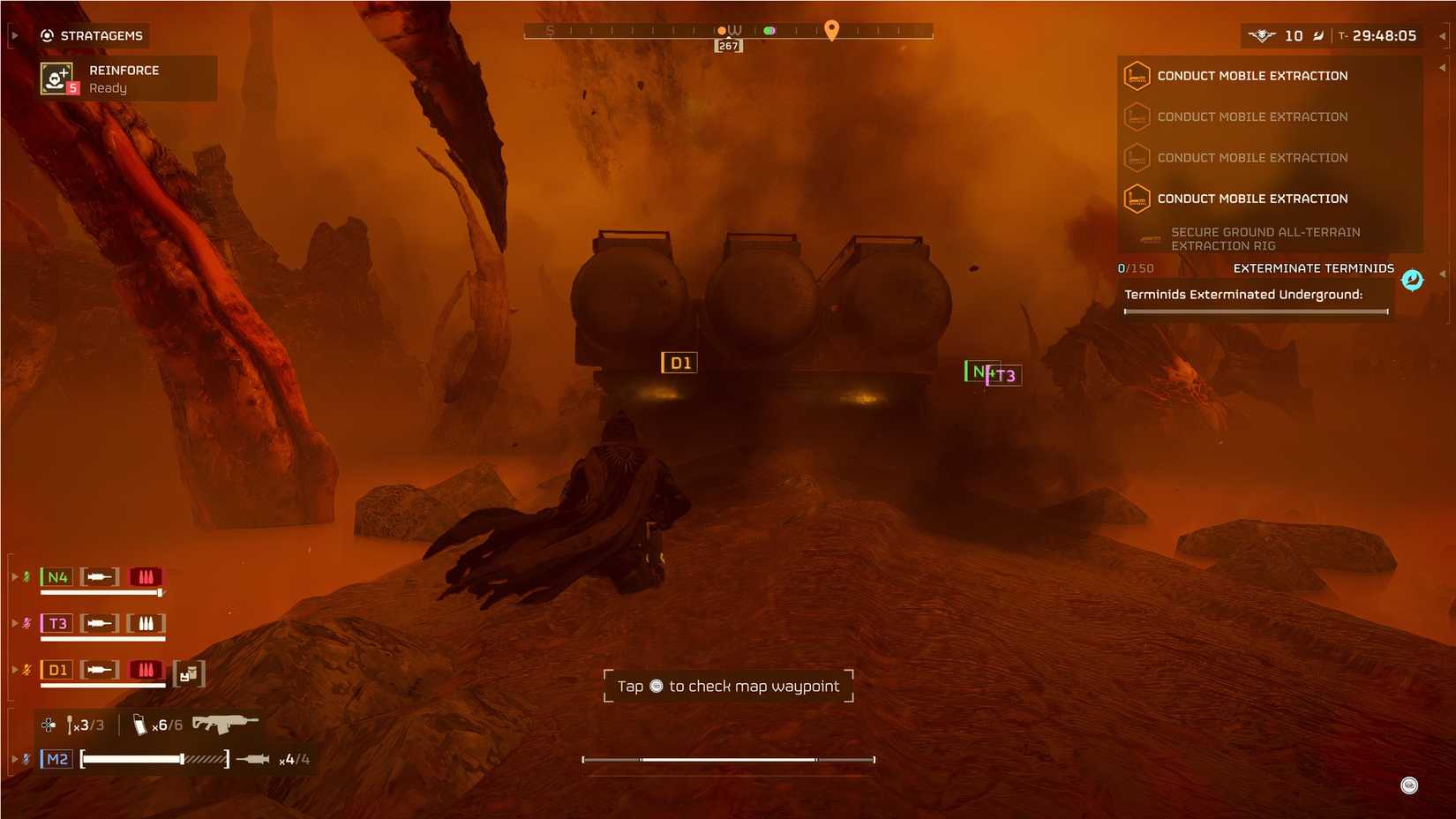Toggle N4's muted microphone icon
Image resolution: width=1456 pixels, height=819 pixels.
click(26, 575)
